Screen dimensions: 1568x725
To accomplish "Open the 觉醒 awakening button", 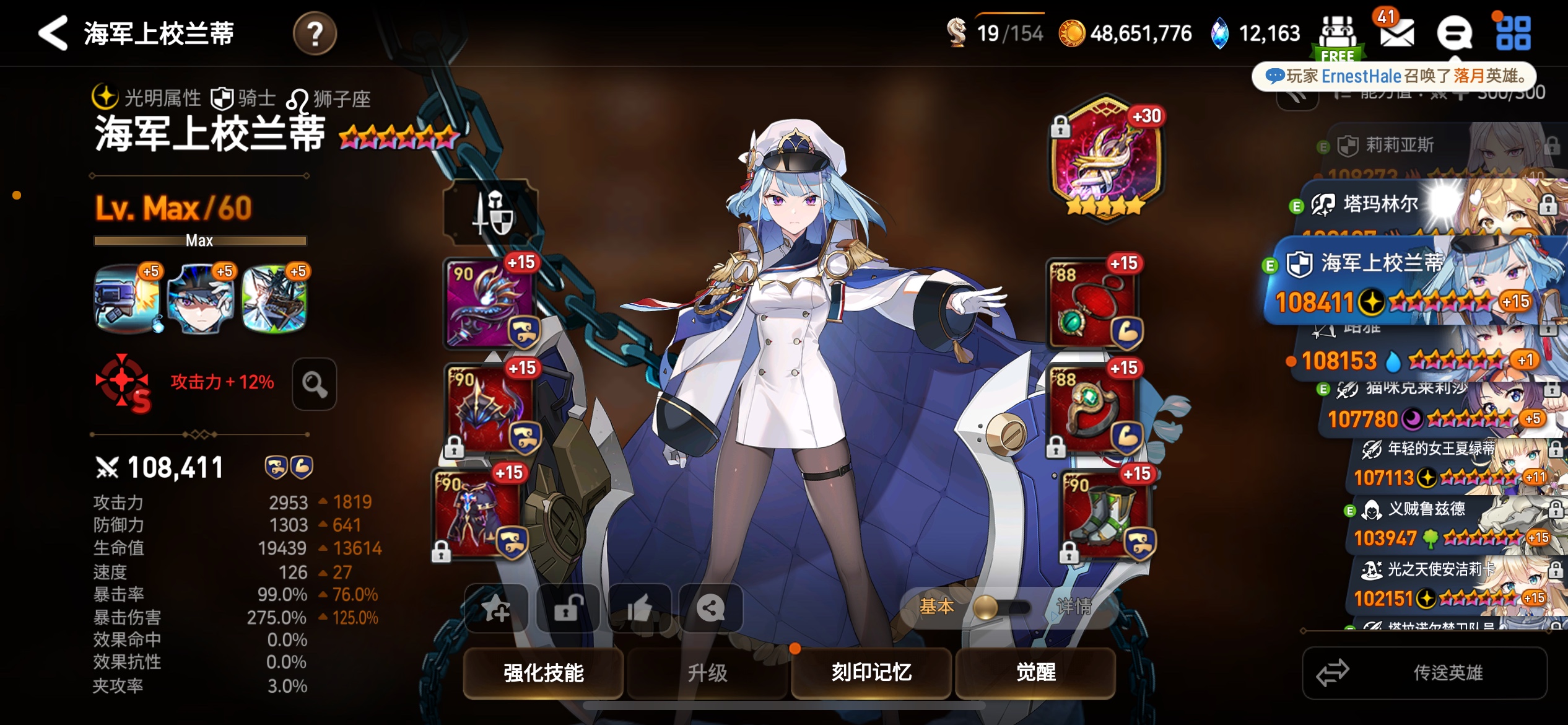I will pos(1035,672).
